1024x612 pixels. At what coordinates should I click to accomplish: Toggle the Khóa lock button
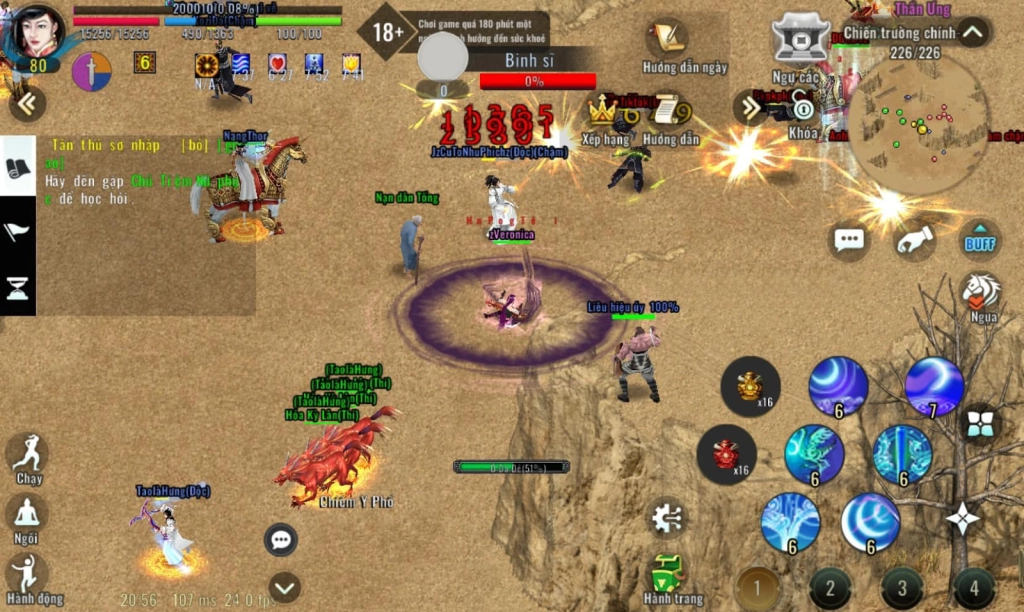tap(803, 110)
